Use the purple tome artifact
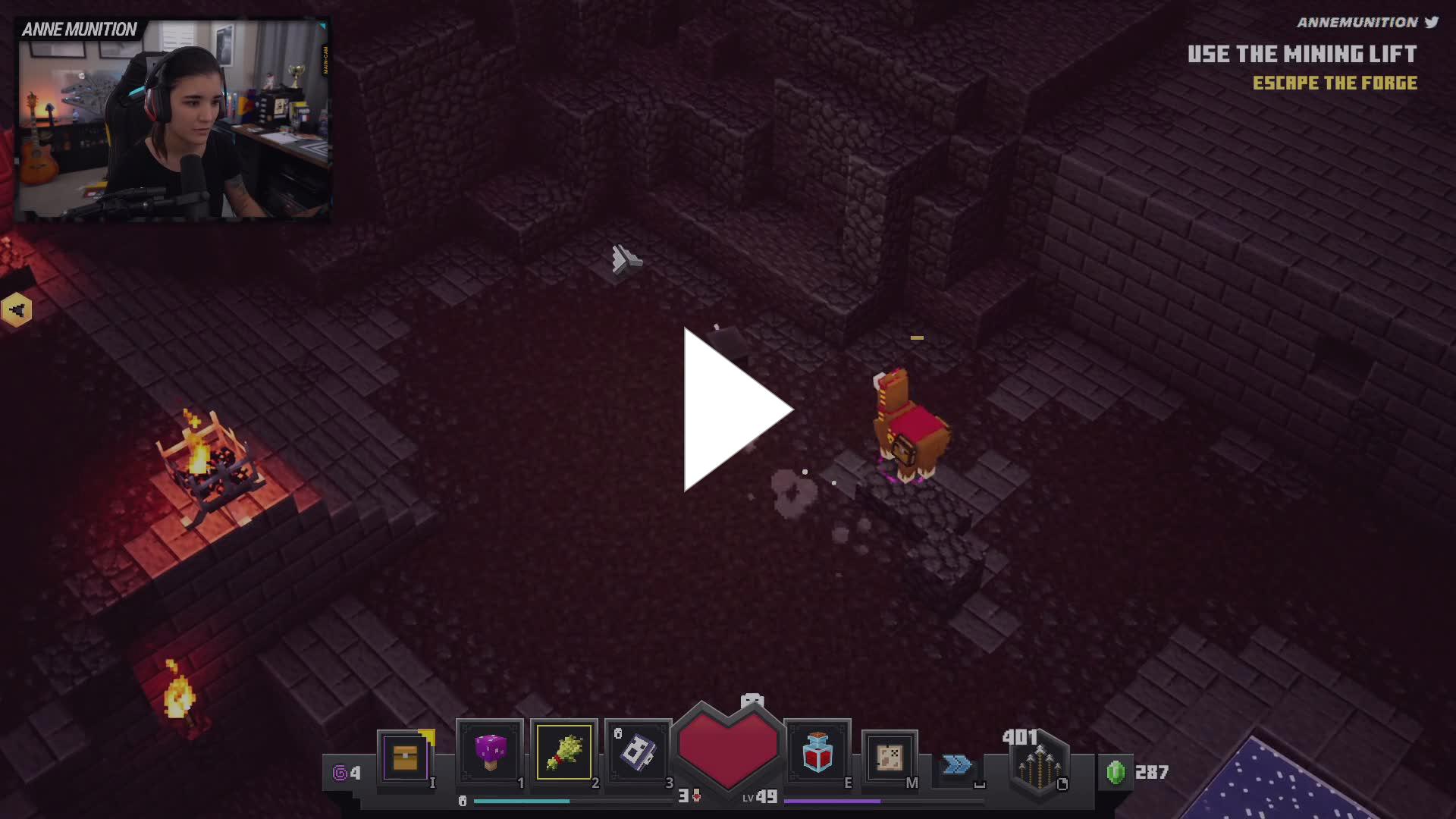The image size is (1456, 819). click(x=638, y=752)
